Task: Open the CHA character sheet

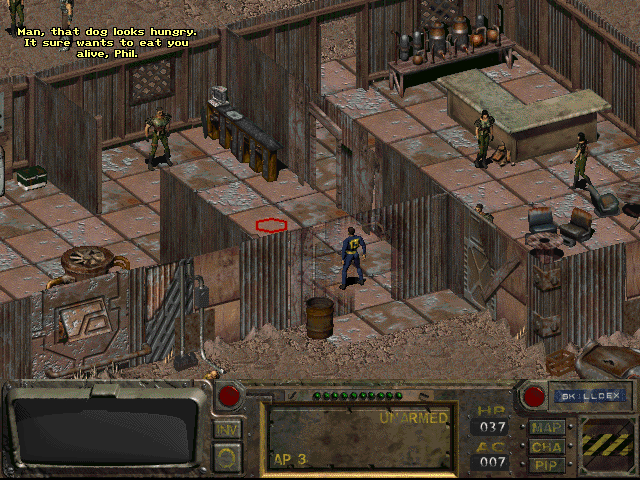Action: pyautogui.click(x=547, y=446)
